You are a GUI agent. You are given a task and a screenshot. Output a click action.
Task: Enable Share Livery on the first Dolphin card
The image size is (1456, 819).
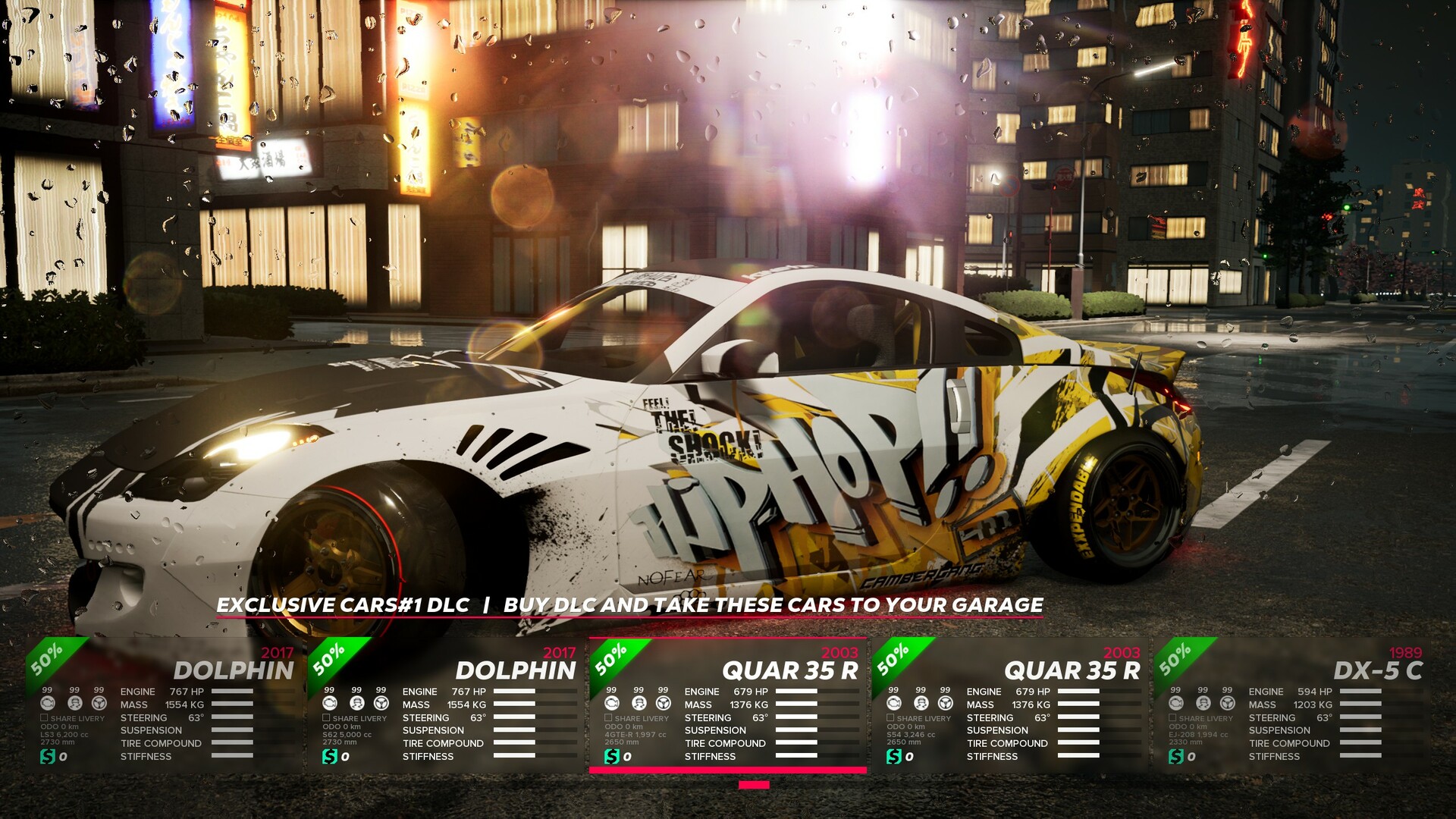coord(44,717)
